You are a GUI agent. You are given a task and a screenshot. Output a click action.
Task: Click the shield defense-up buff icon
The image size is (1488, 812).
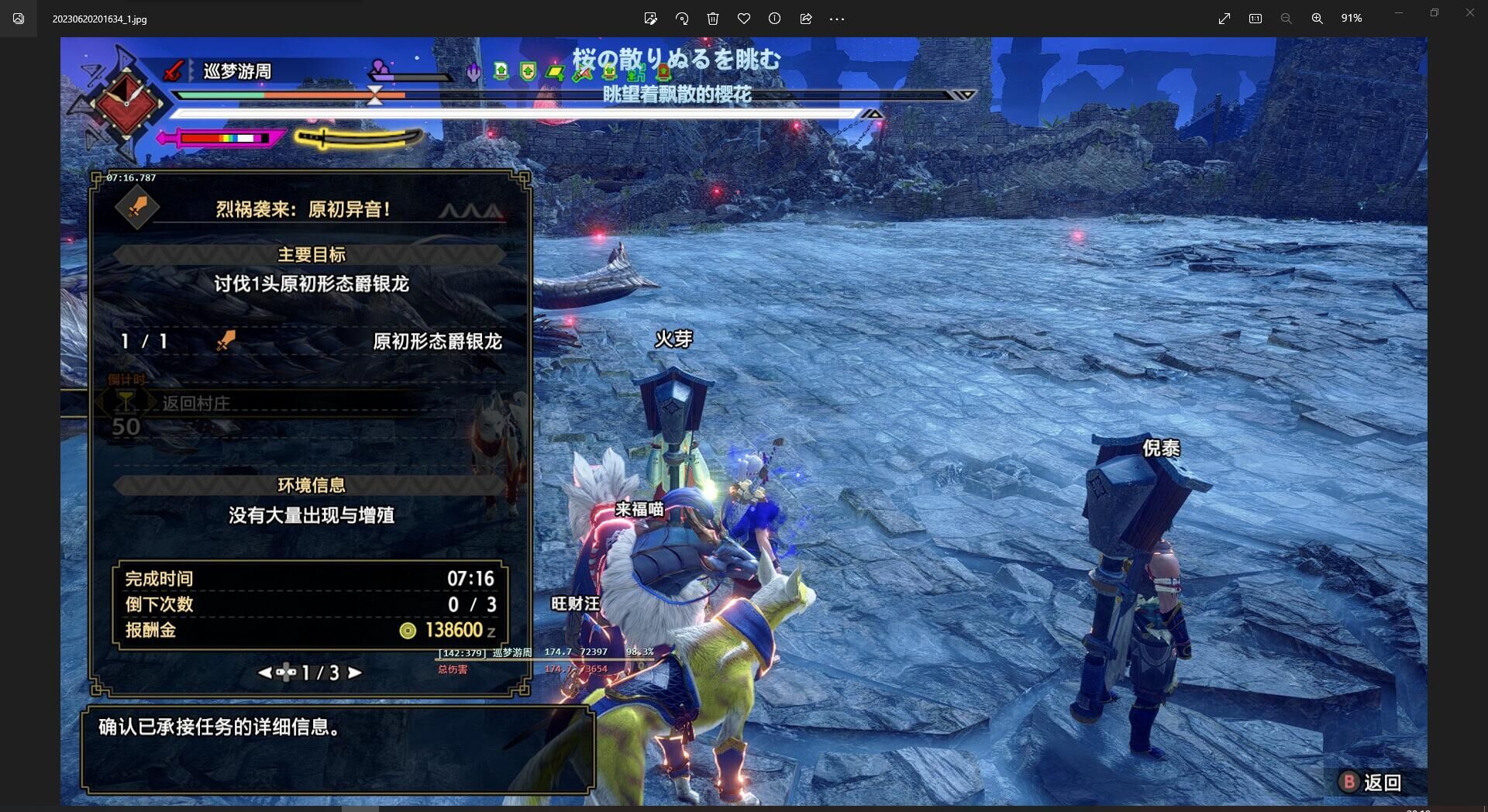pyautogui.click(x=528, y=72)
